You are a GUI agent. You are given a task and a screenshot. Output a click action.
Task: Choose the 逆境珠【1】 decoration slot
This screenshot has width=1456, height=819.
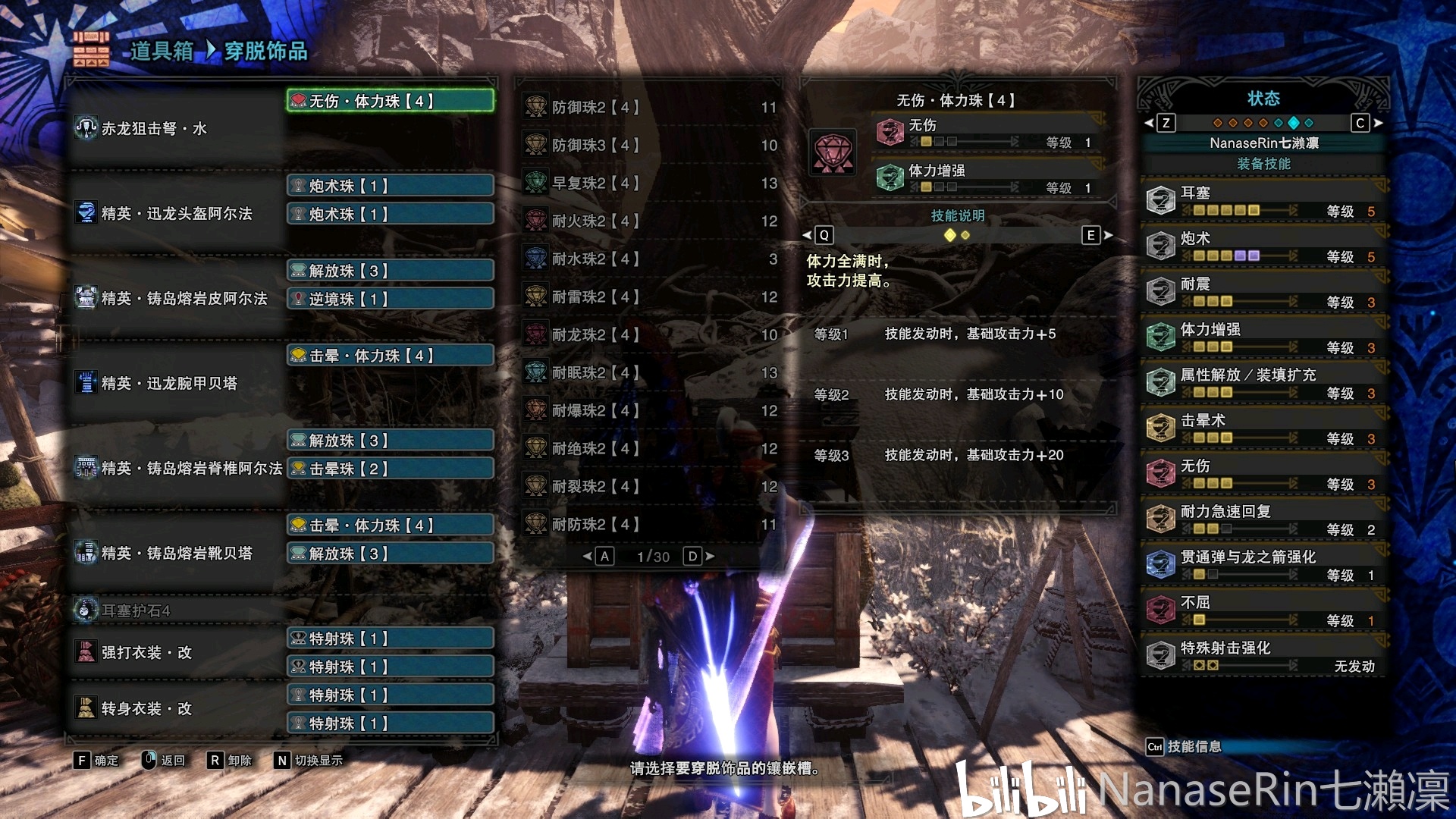[x=390, y=299]
